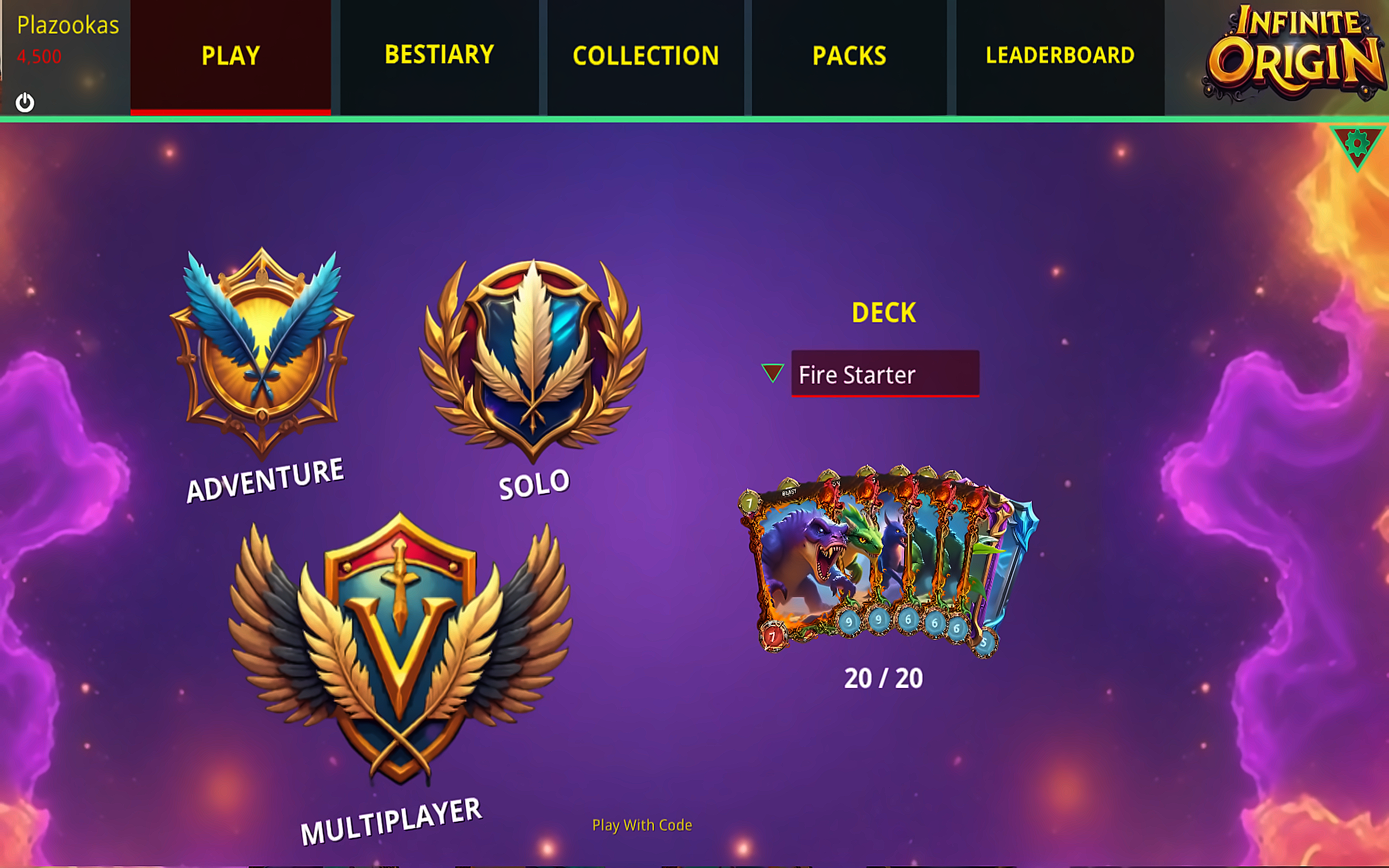Go to the Collection tab

point(645,56)
